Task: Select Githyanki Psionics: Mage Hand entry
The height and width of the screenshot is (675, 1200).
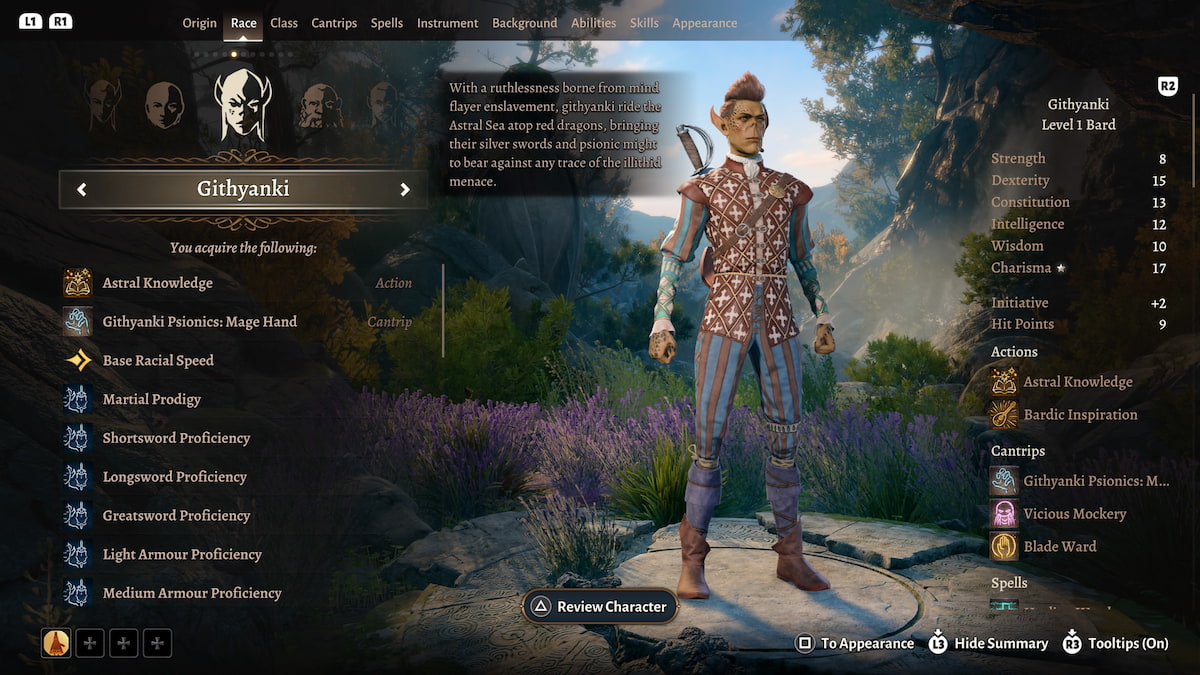Action: click(199, 322)
